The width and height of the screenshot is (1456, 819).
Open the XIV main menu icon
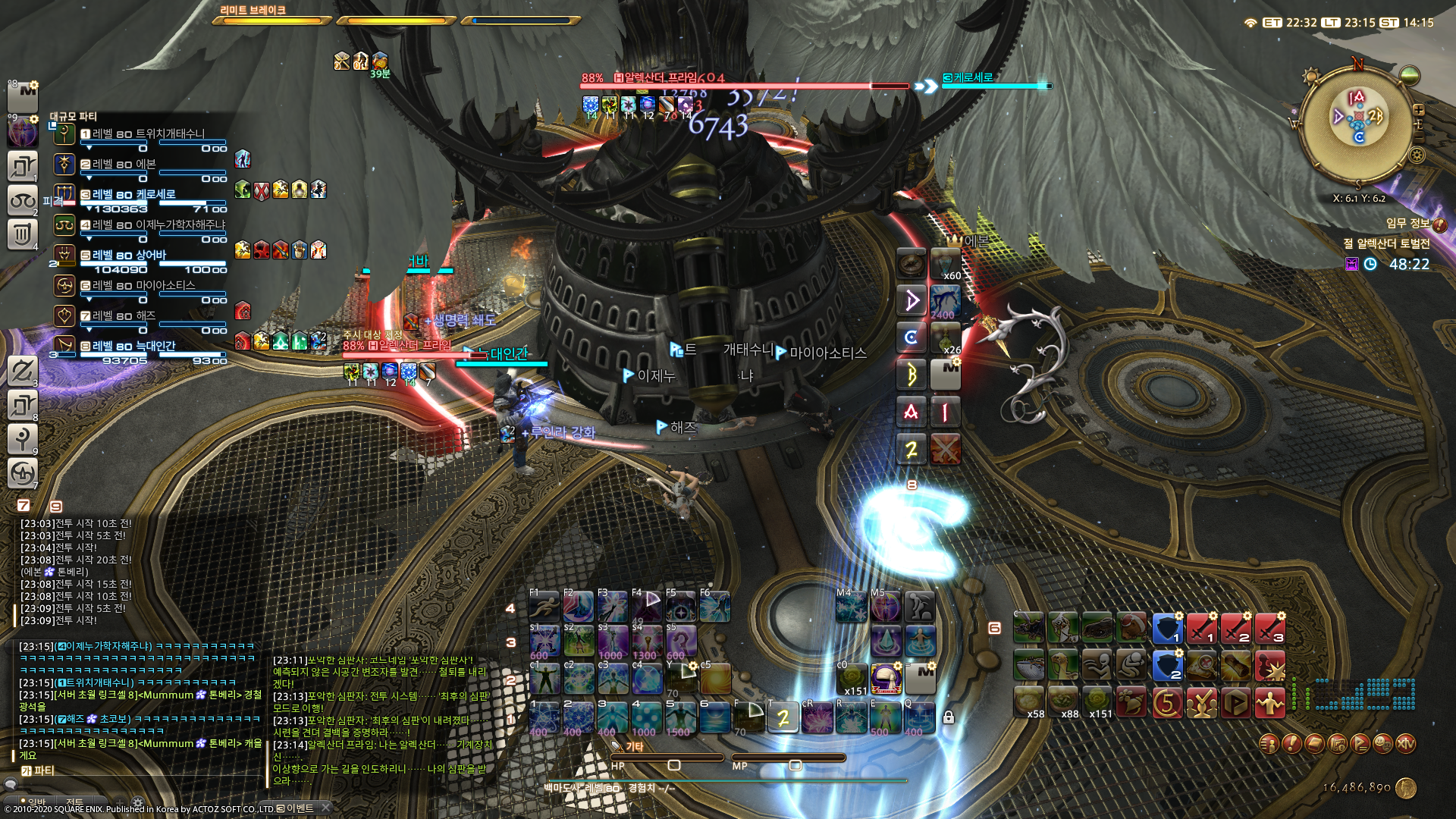pos(1407,745)
